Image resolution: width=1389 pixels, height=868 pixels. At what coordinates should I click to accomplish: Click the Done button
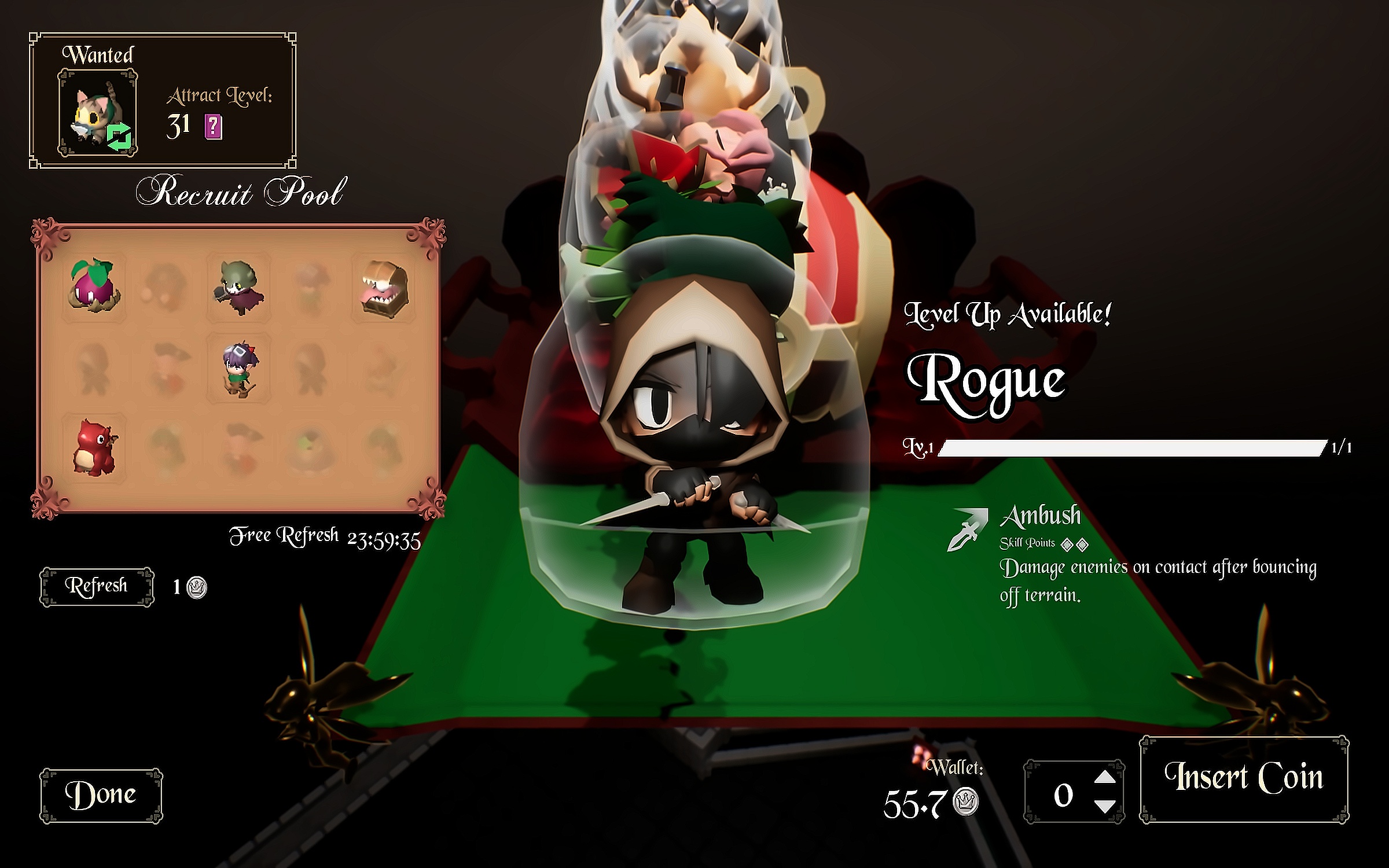pyautogui.click(x=101, y=795)
